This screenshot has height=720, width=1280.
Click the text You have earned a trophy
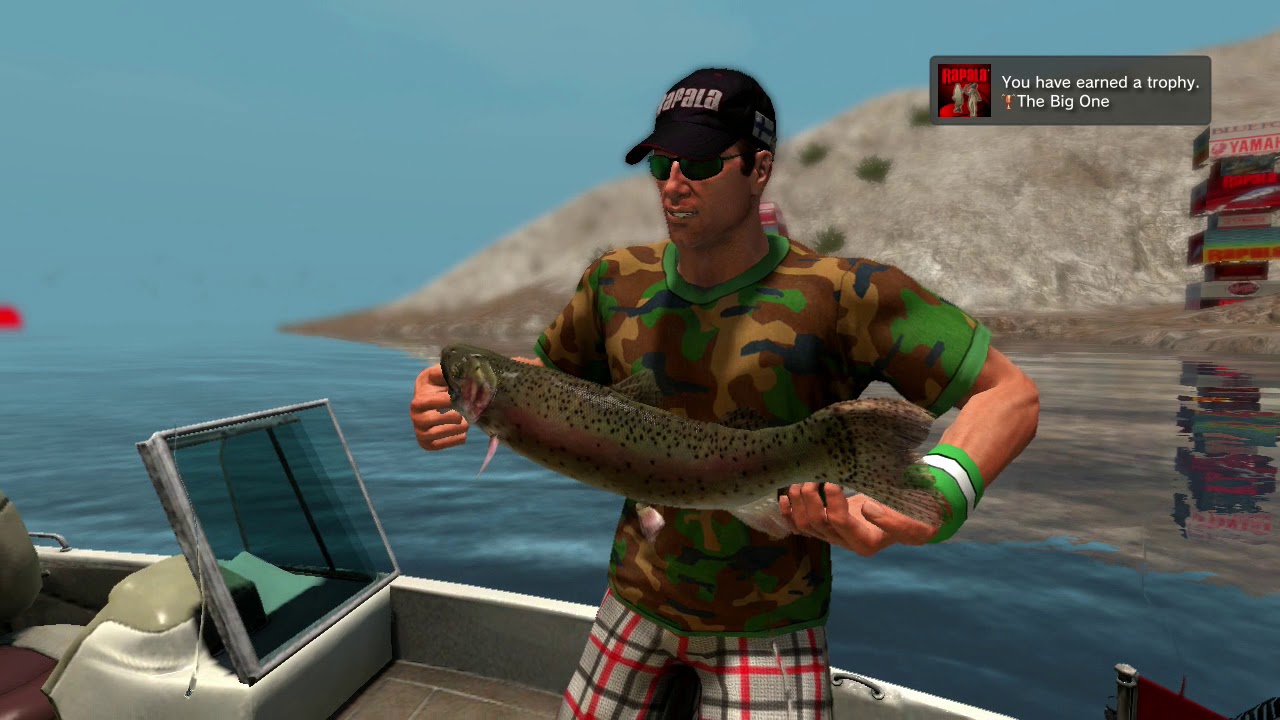point(1102,81)
